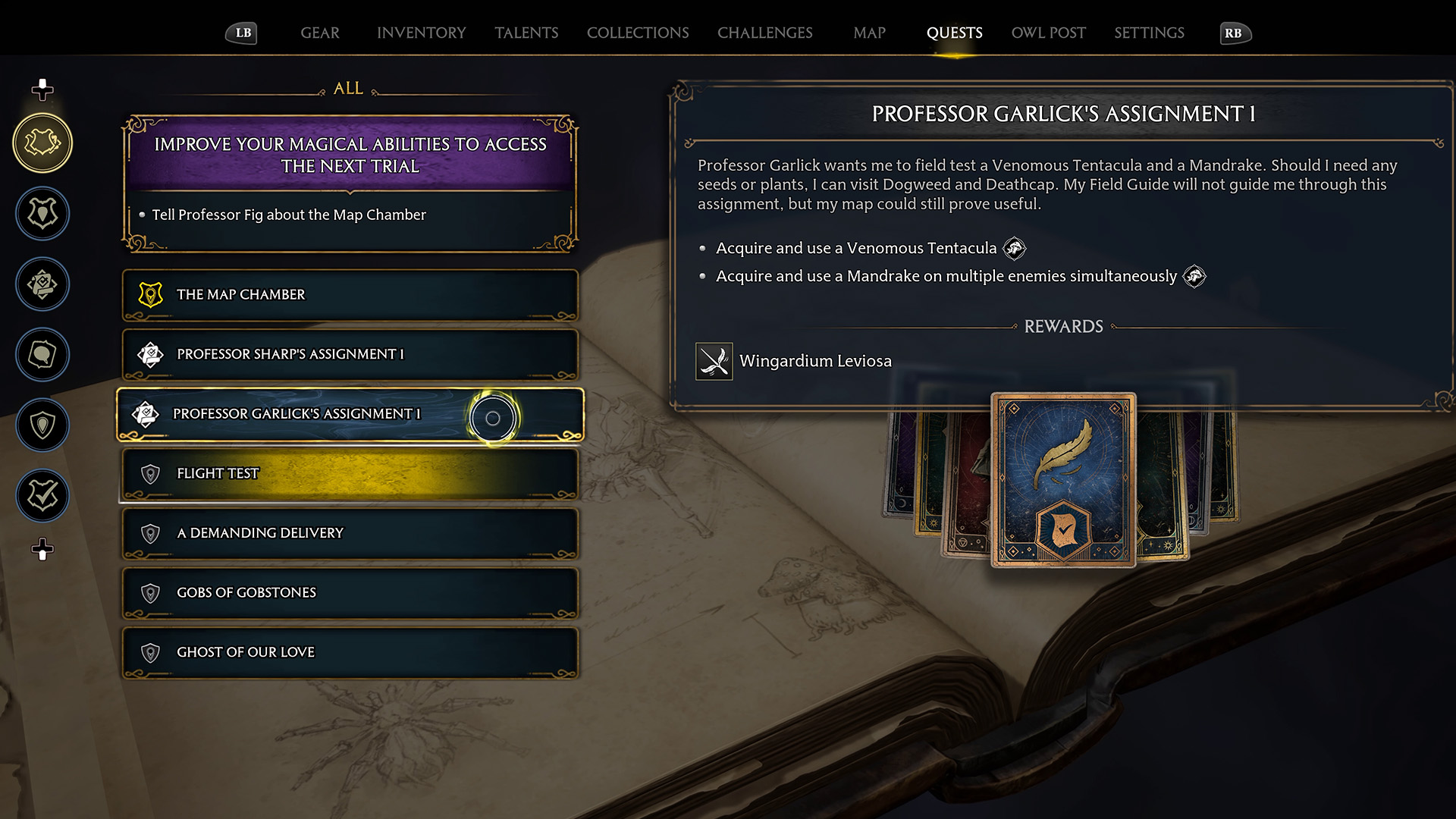Open the OWL POST menu
Screen dimensions: 1456x819
[x=1048, y=33]
